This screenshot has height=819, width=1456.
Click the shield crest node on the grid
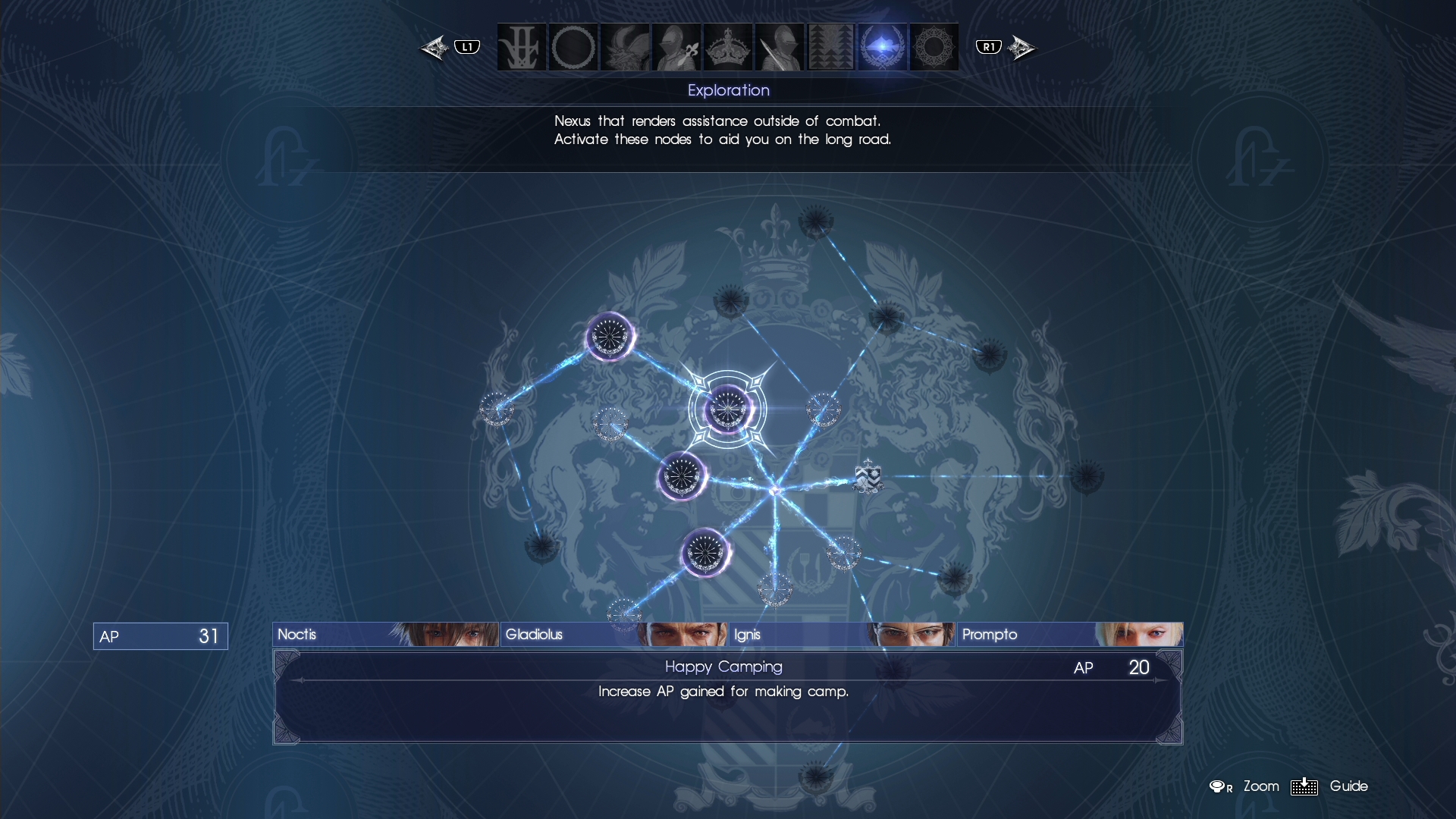pos(868,477)
